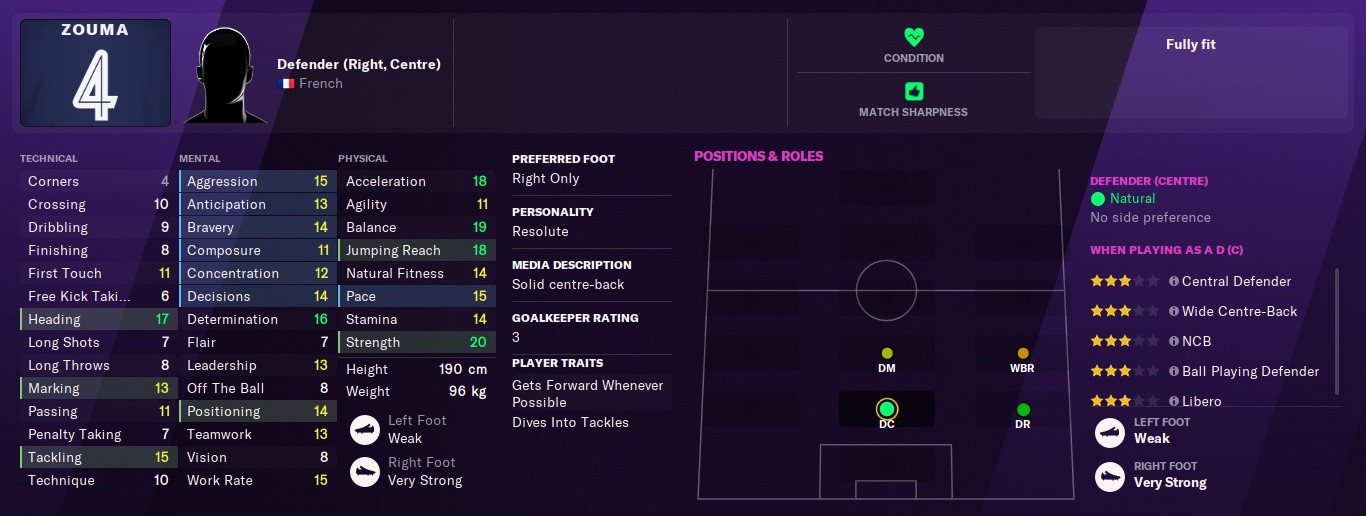Click the Positions & Roles heading

759,156
